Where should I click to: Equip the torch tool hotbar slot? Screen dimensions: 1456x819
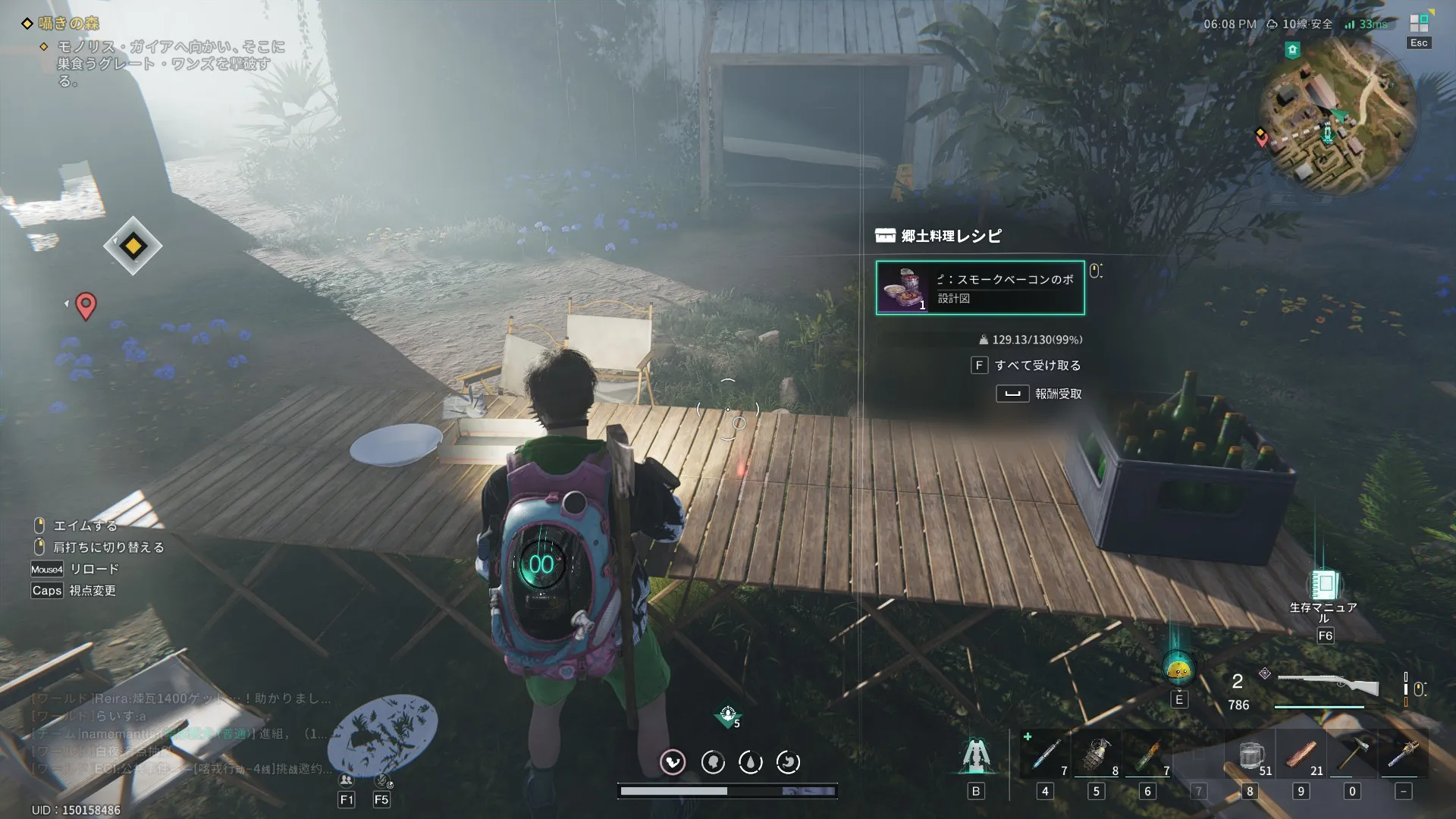pos(1403,755)
